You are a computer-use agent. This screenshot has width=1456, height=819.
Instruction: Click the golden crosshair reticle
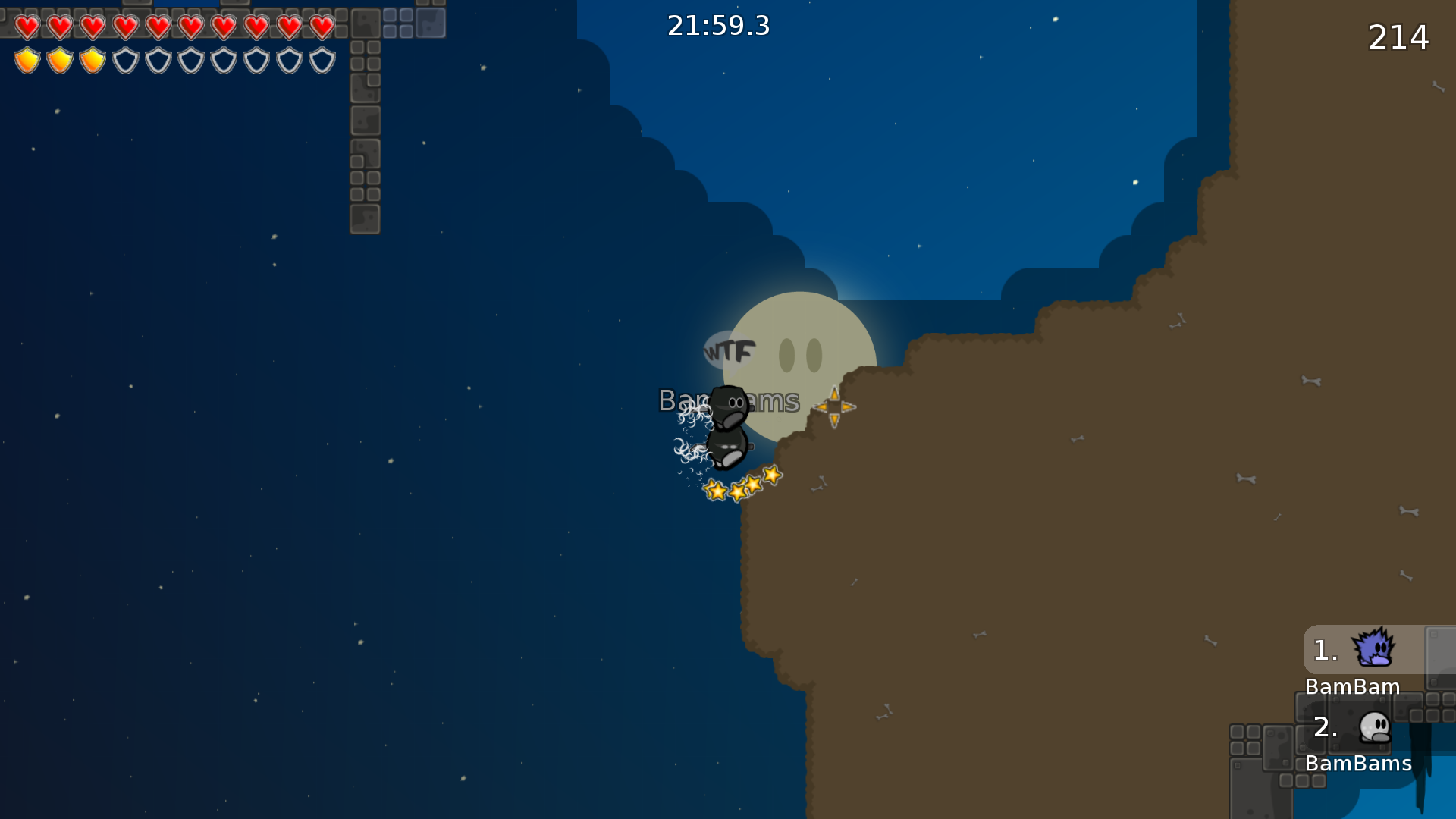835,407
